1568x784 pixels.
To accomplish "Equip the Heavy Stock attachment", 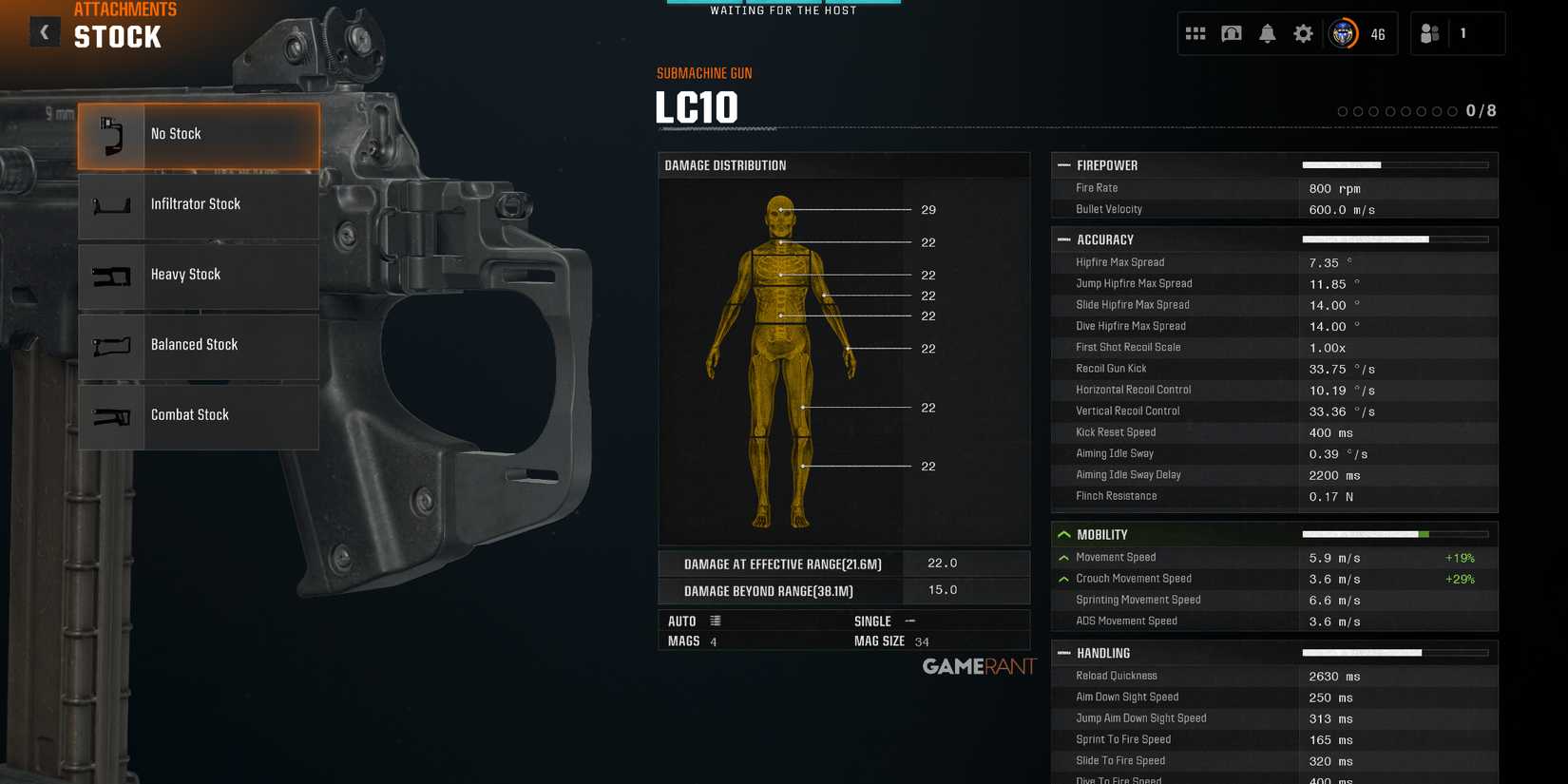I will [111, 277].
